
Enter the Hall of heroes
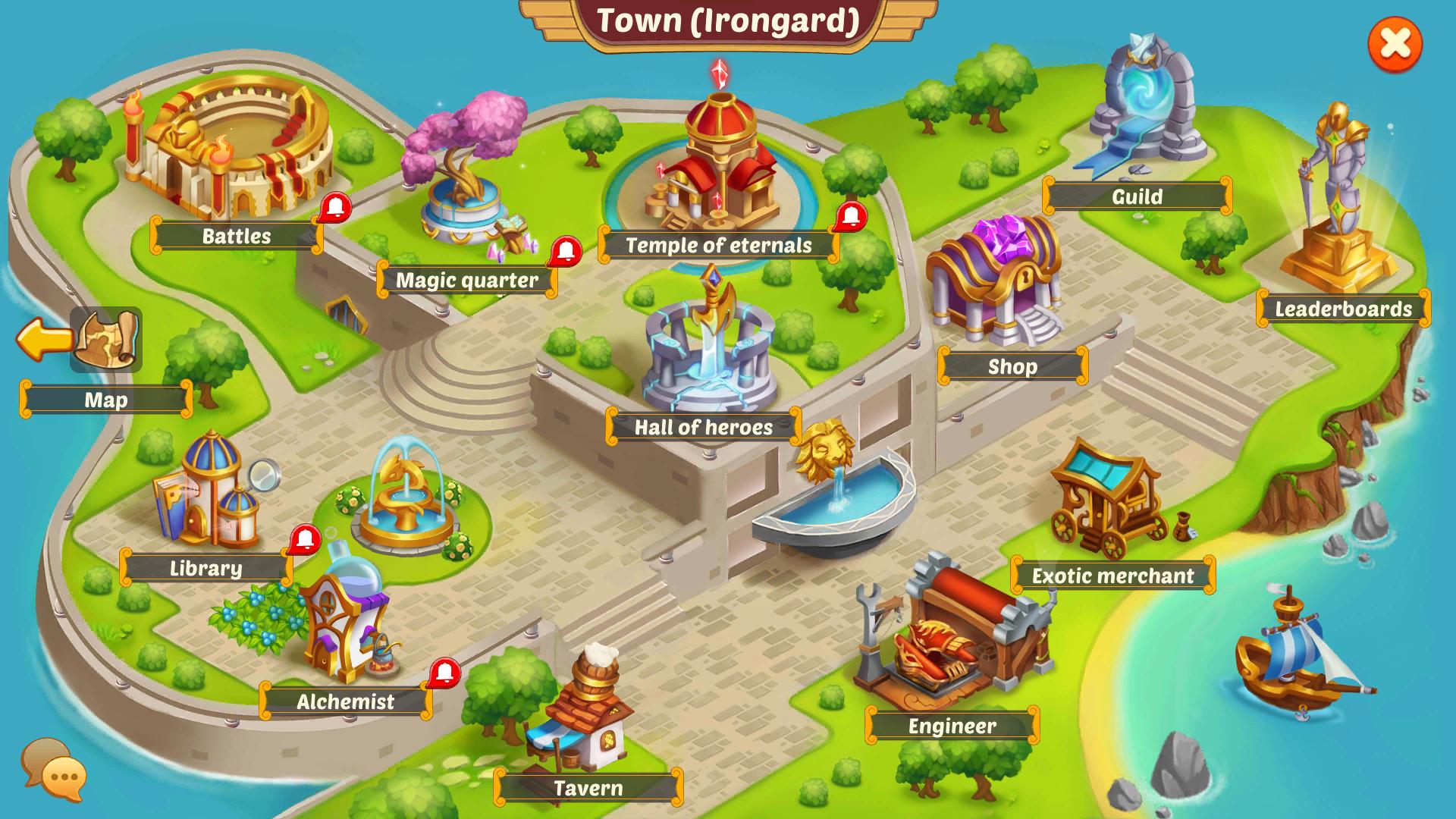point(703,427)
